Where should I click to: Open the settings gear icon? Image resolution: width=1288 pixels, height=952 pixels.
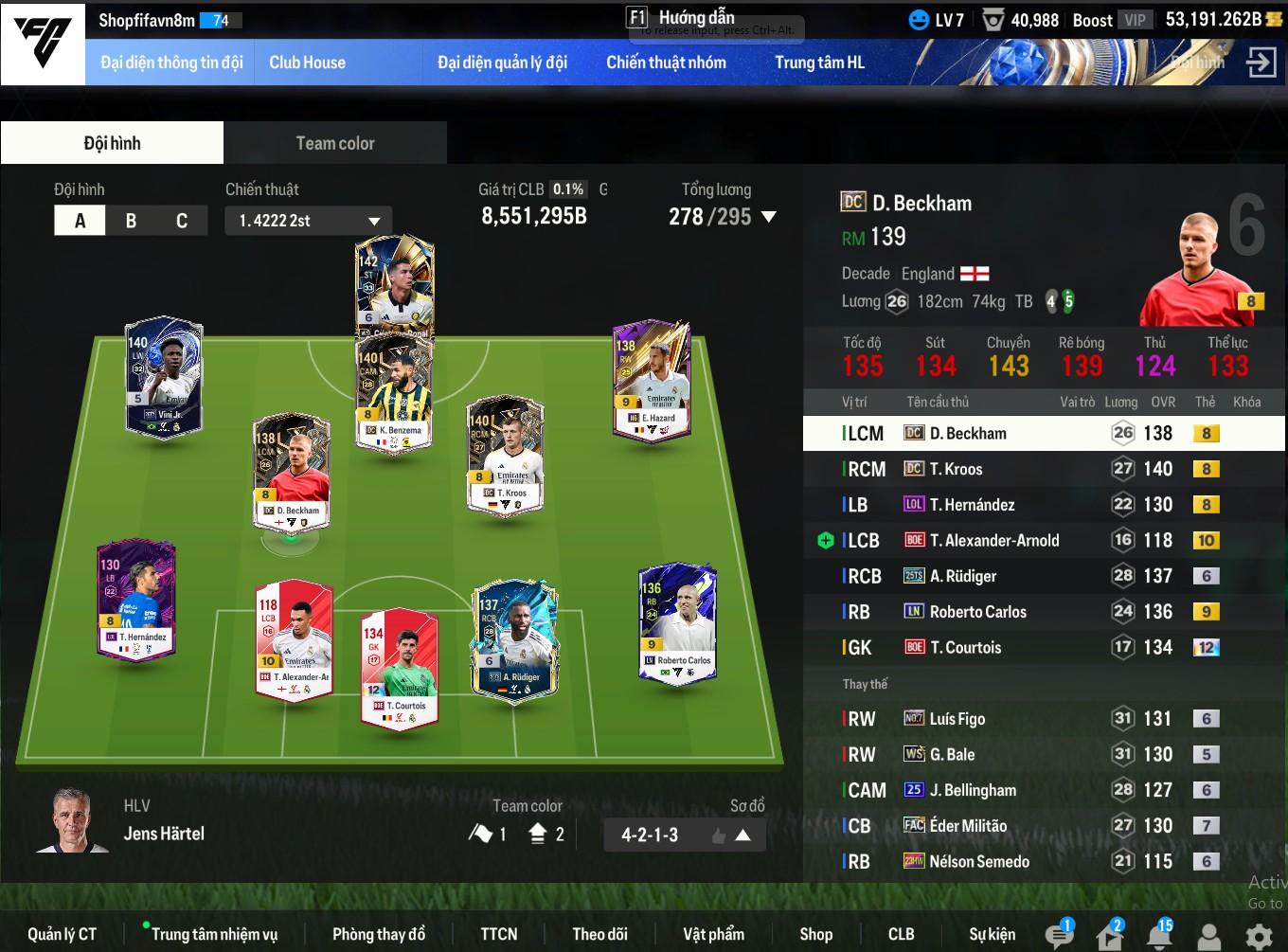[1259, 937]
